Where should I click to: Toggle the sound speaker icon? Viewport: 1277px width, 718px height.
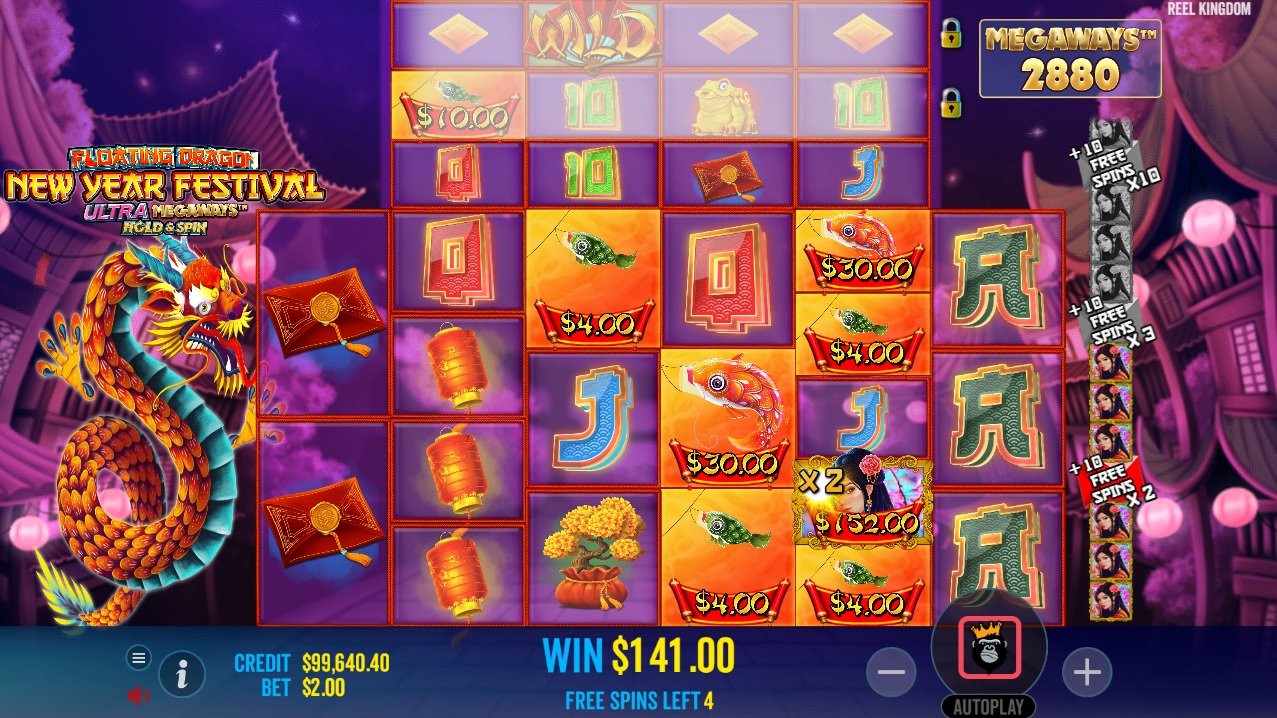click(139, 694)
